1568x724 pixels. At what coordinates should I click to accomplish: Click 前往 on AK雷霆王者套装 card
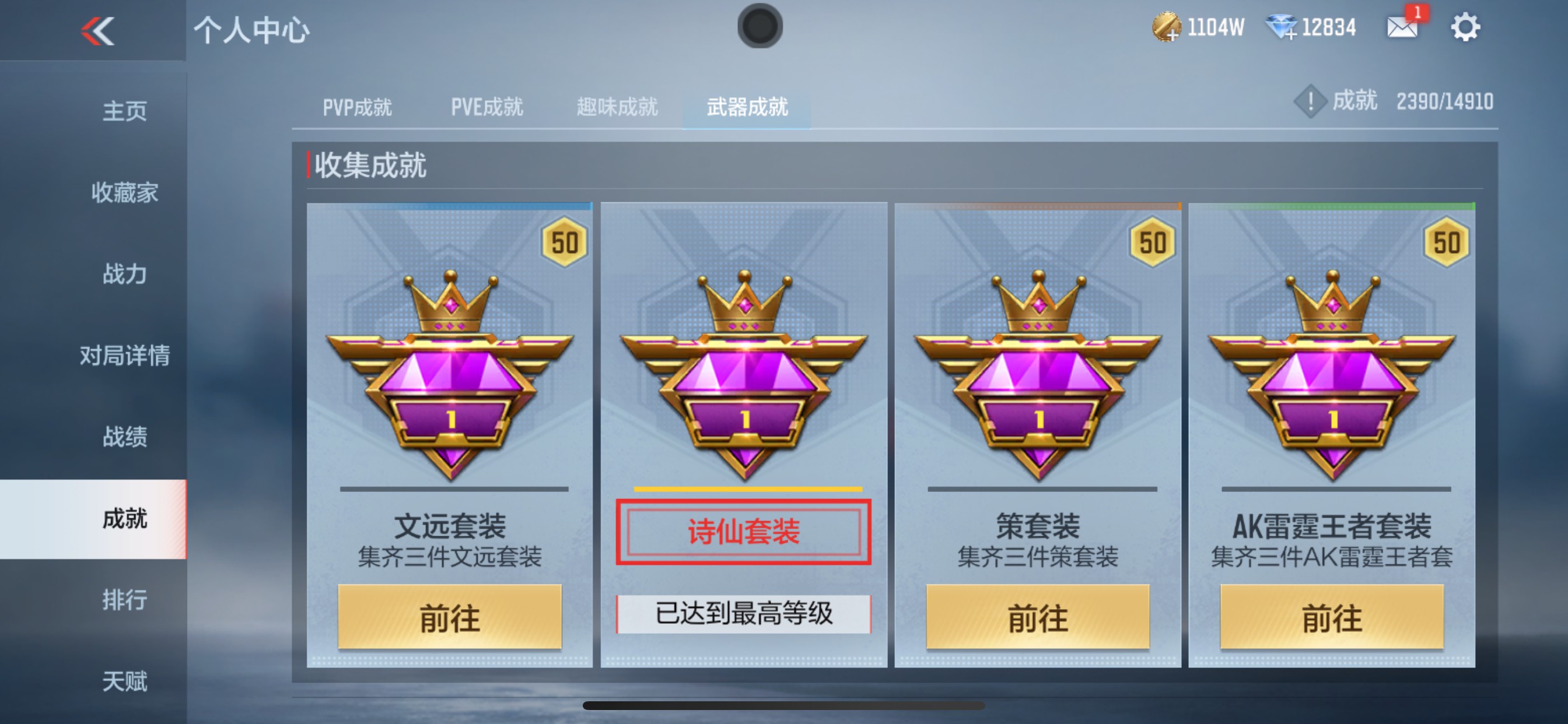tap(1332, 616)
